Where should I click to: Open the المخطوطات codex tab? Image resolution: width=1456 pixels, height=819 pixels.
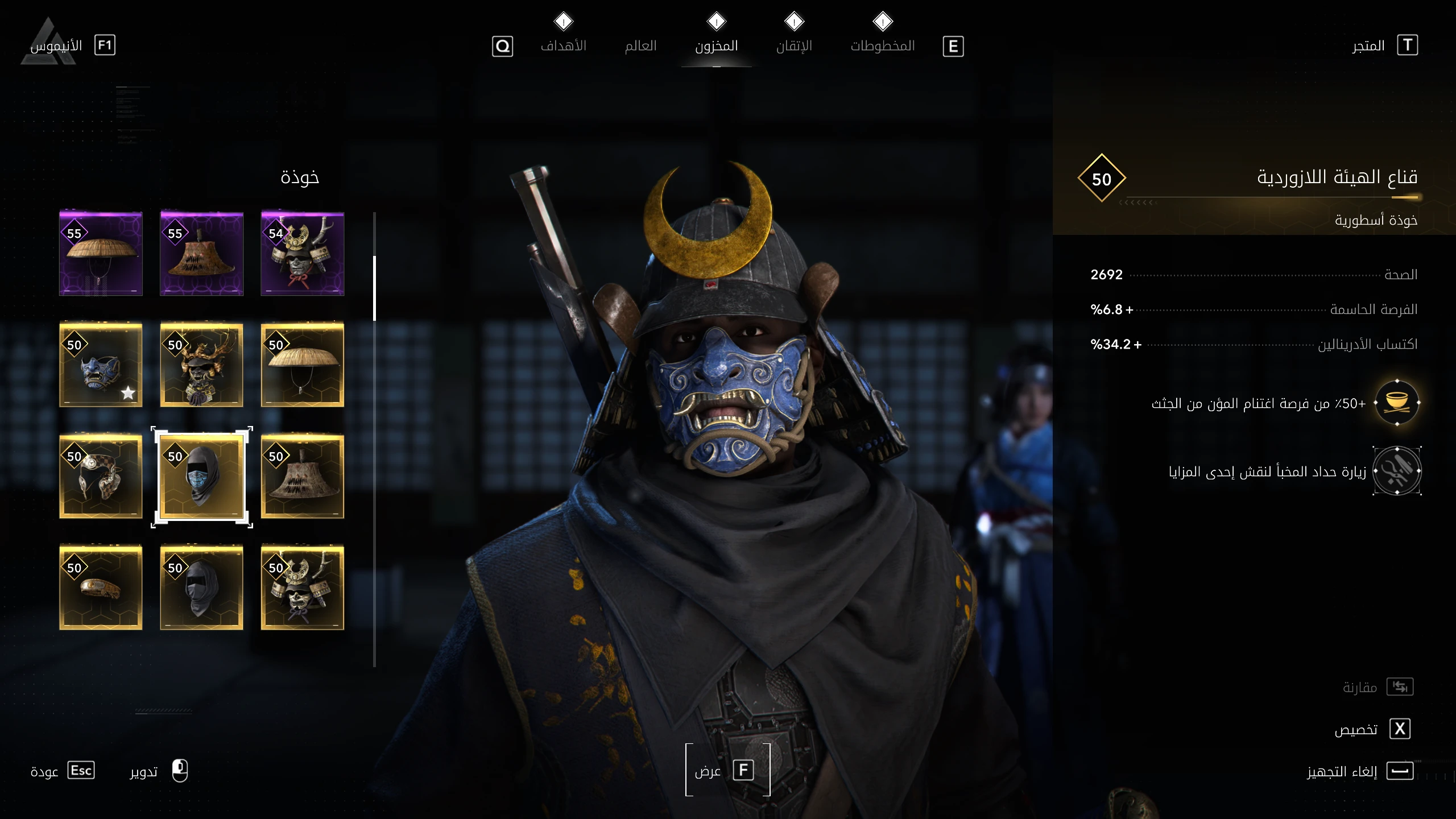pos(882,45)
